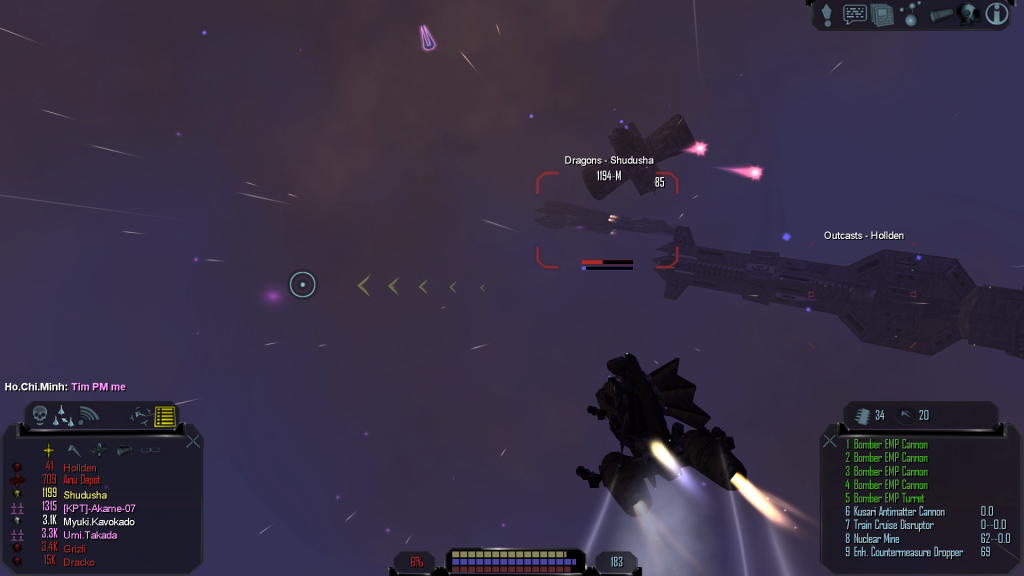Screen dimensions: 1024x576
Task: Select the Kusari Antimatter Cannon weapon
Action: pos(896,511)
